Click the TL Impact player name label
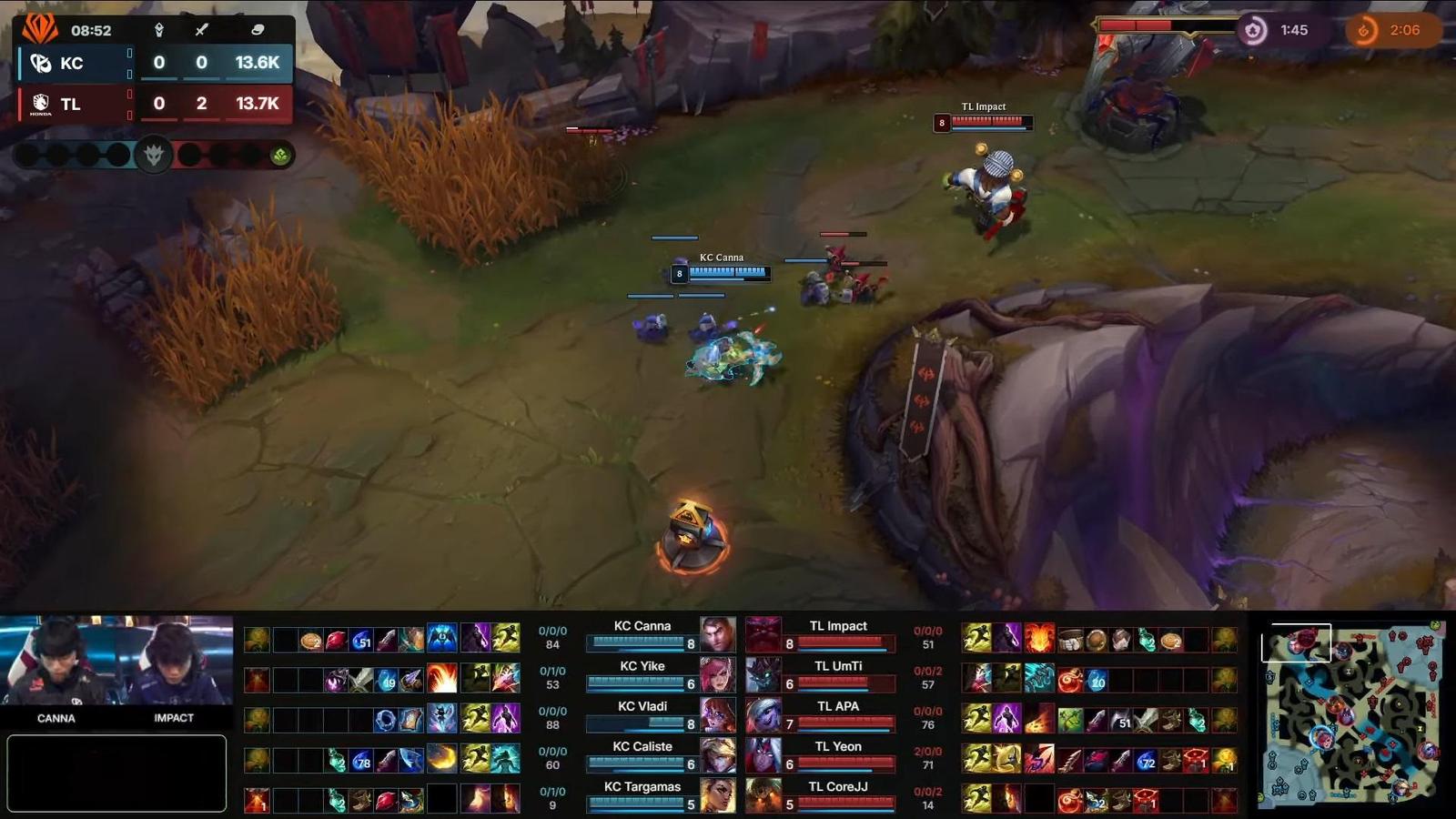Viewport: 1456px width, 819px height. click(x=838, y=626)
